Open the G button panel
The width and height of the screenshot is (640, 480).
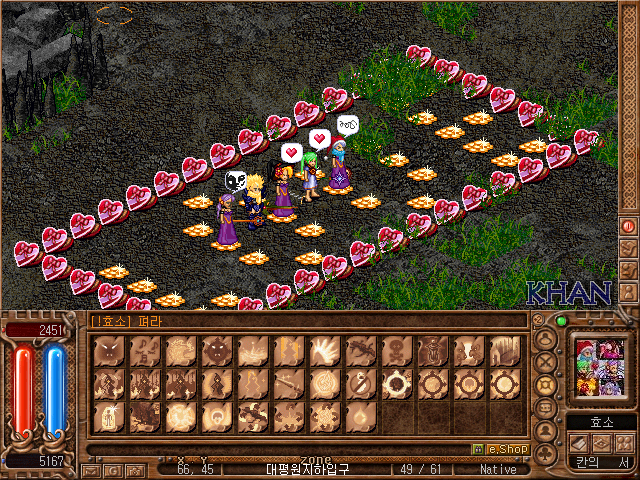pyautogui.click(x=113, y=469)
